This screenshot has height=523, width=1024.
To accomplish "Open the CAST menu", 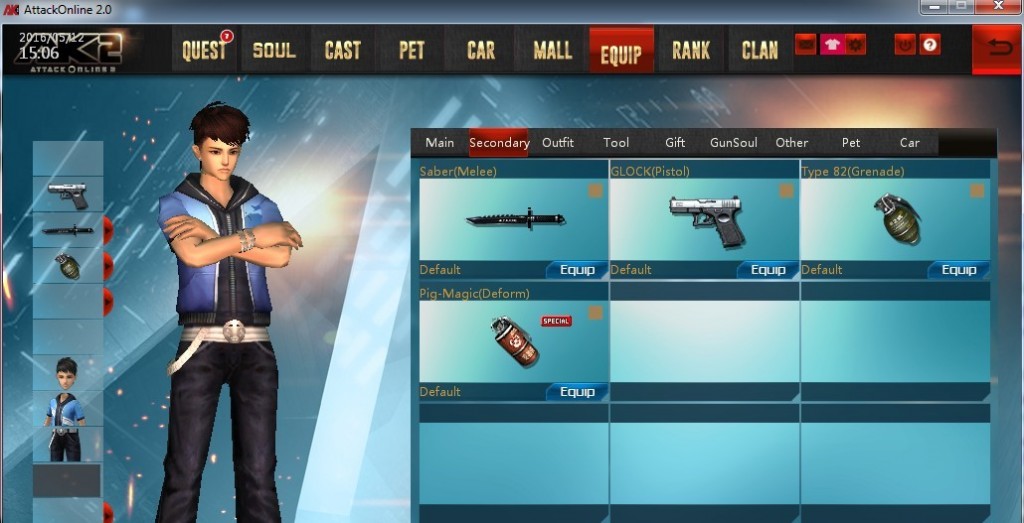I will pos(342,50).
